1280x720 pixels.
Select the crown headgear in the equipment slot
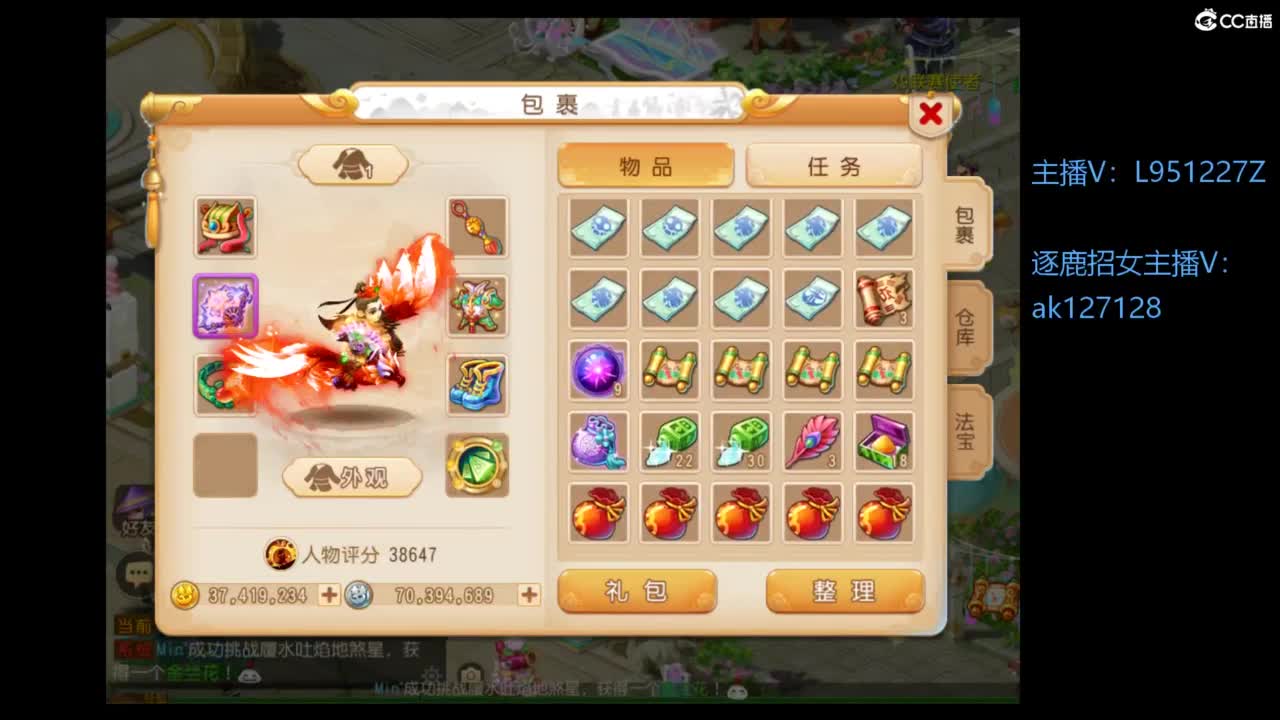pyautogui.click(x=225, y=227)
